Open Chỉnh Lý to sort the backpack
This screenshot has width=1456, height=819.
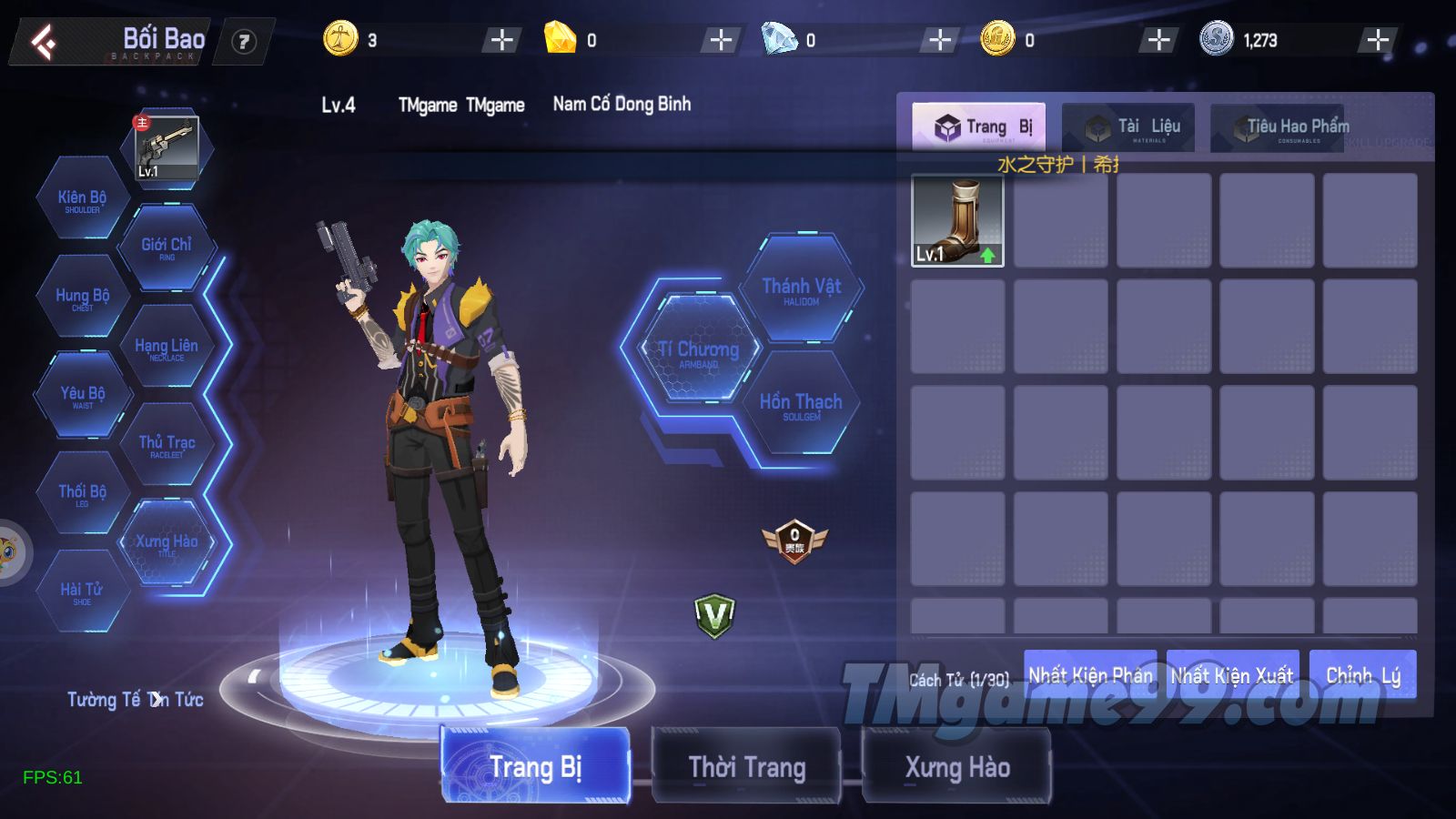[1362, 675]
